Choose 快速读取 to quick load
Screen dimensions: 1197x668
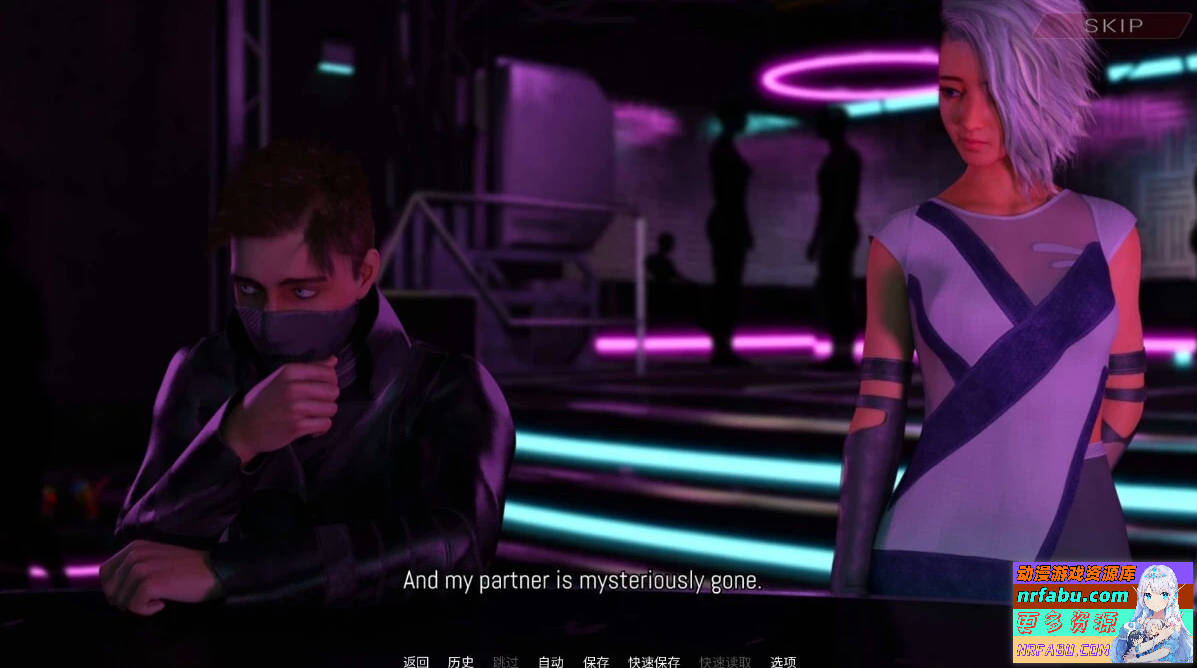[x=725, y=661]
